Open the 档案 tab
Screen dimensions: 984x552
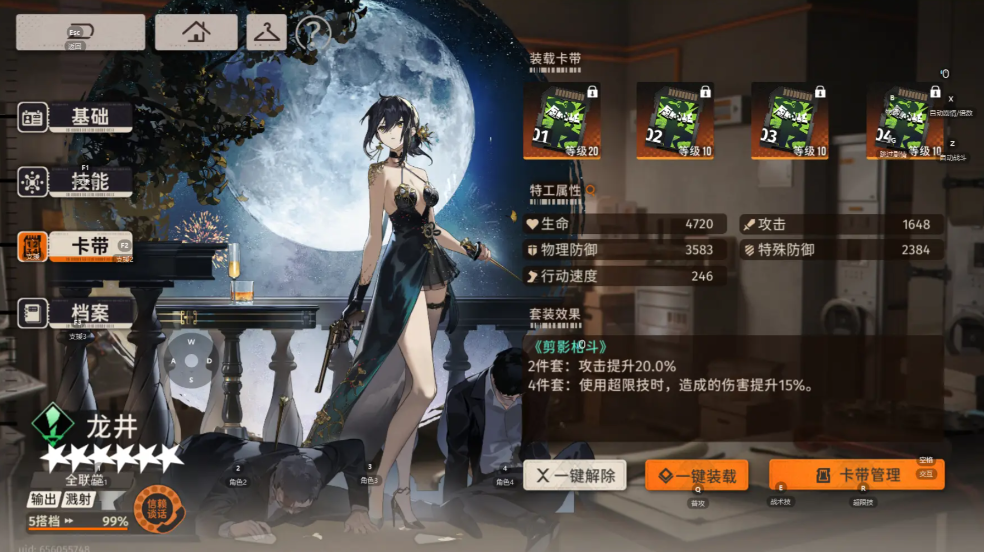click(89, 312)
